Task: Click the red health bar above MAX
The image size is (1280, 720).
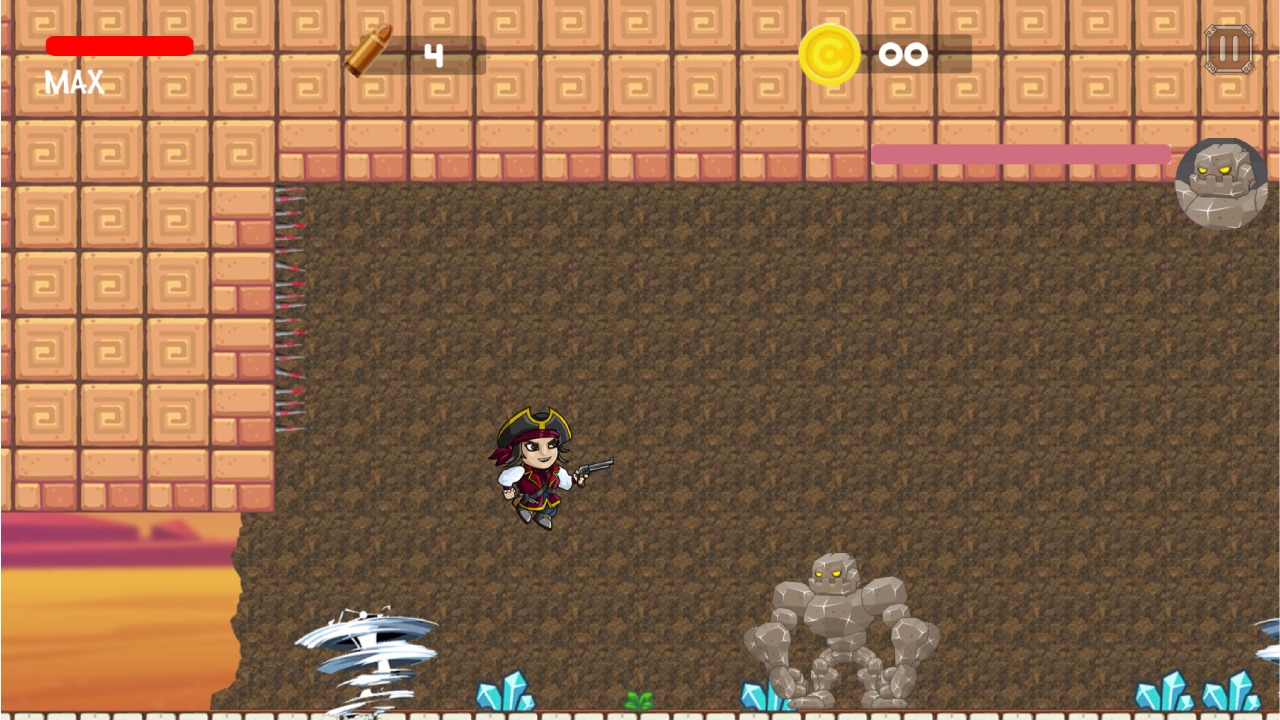Action: point(120,45)
